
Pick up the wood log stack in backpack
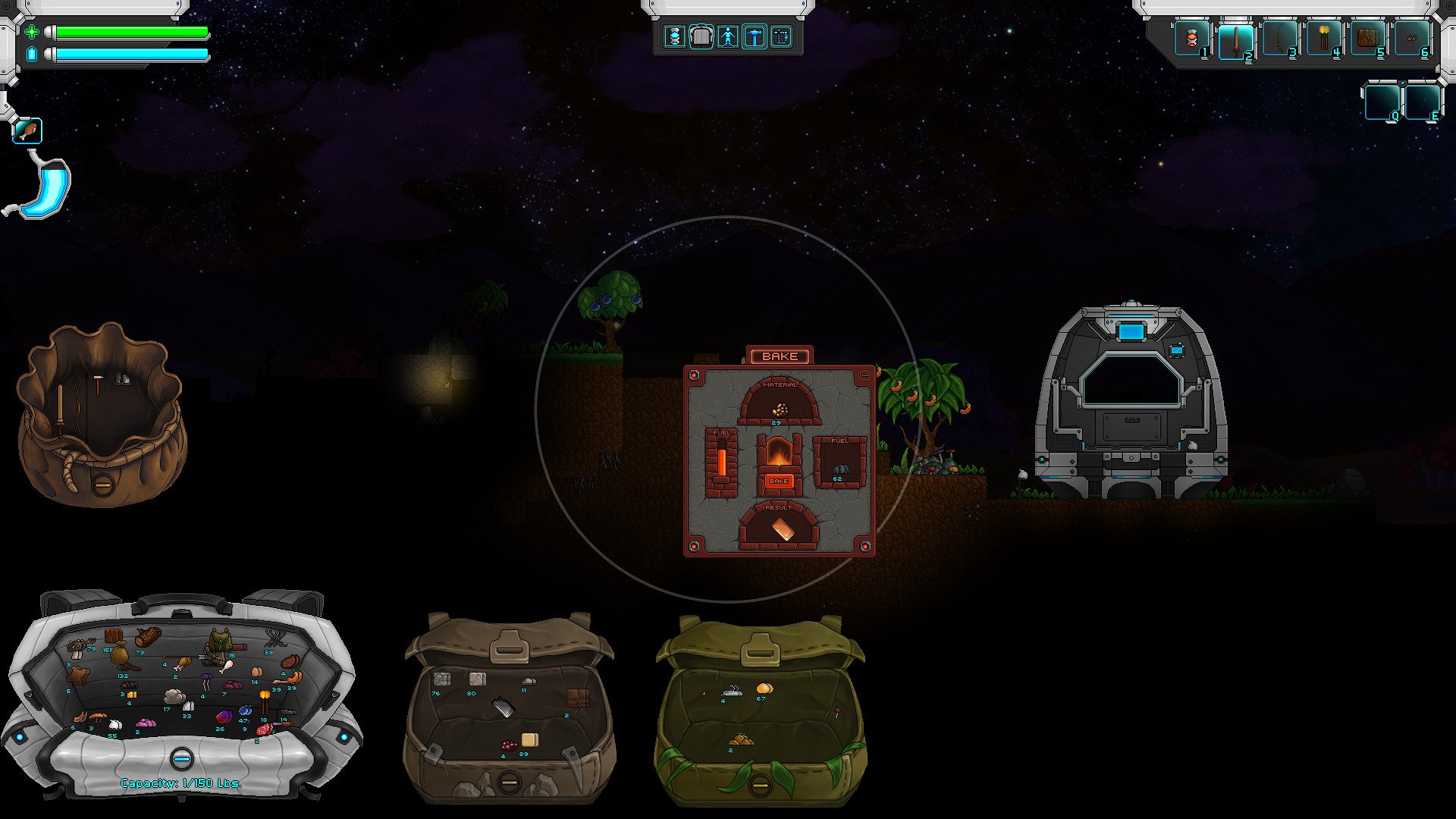point(149,637)
